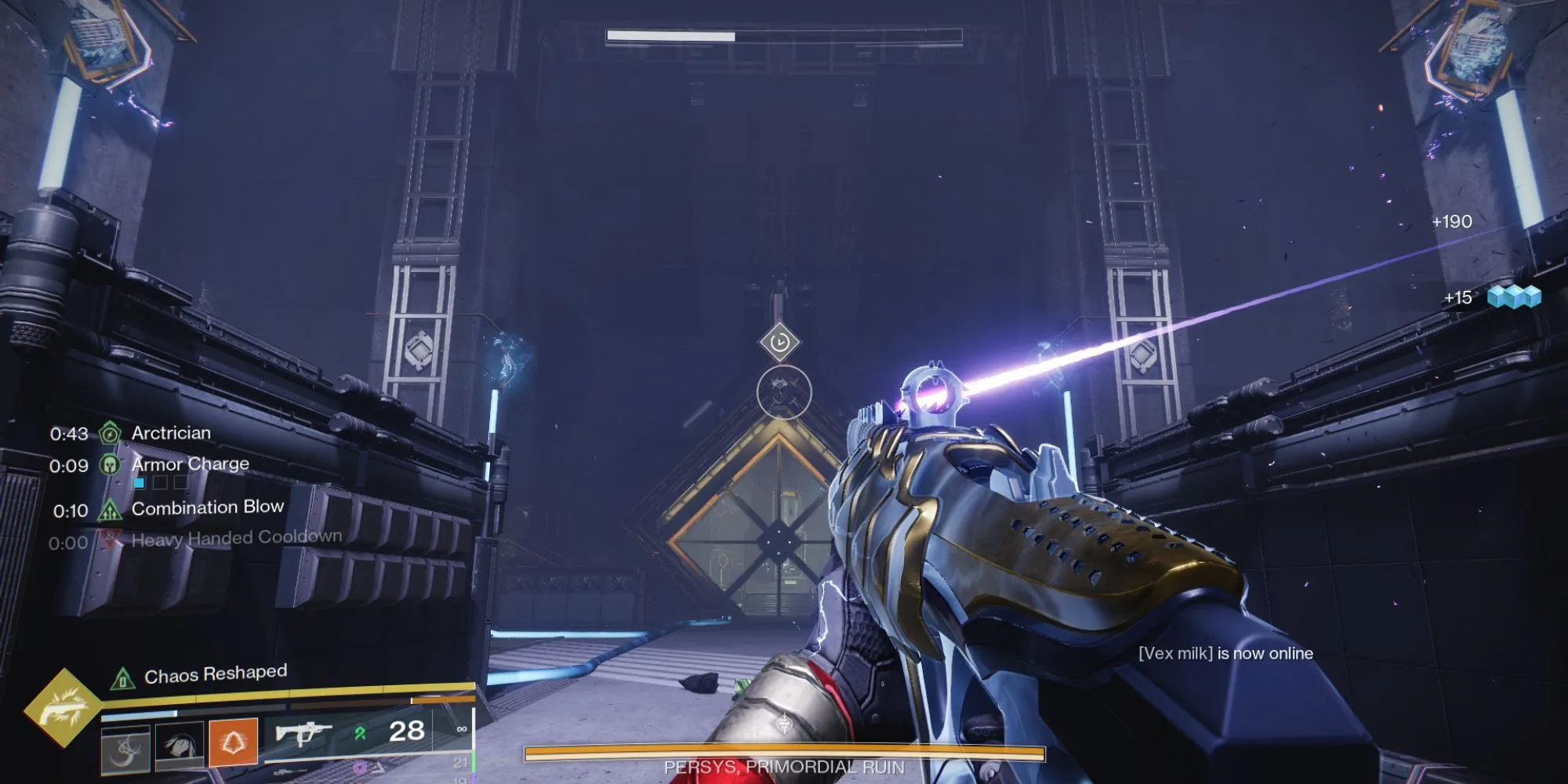This screenshot has width=1568, height=784.
Task: Click the Heavy Handed Cooldown status icon
Action: (x=111, y=540)
